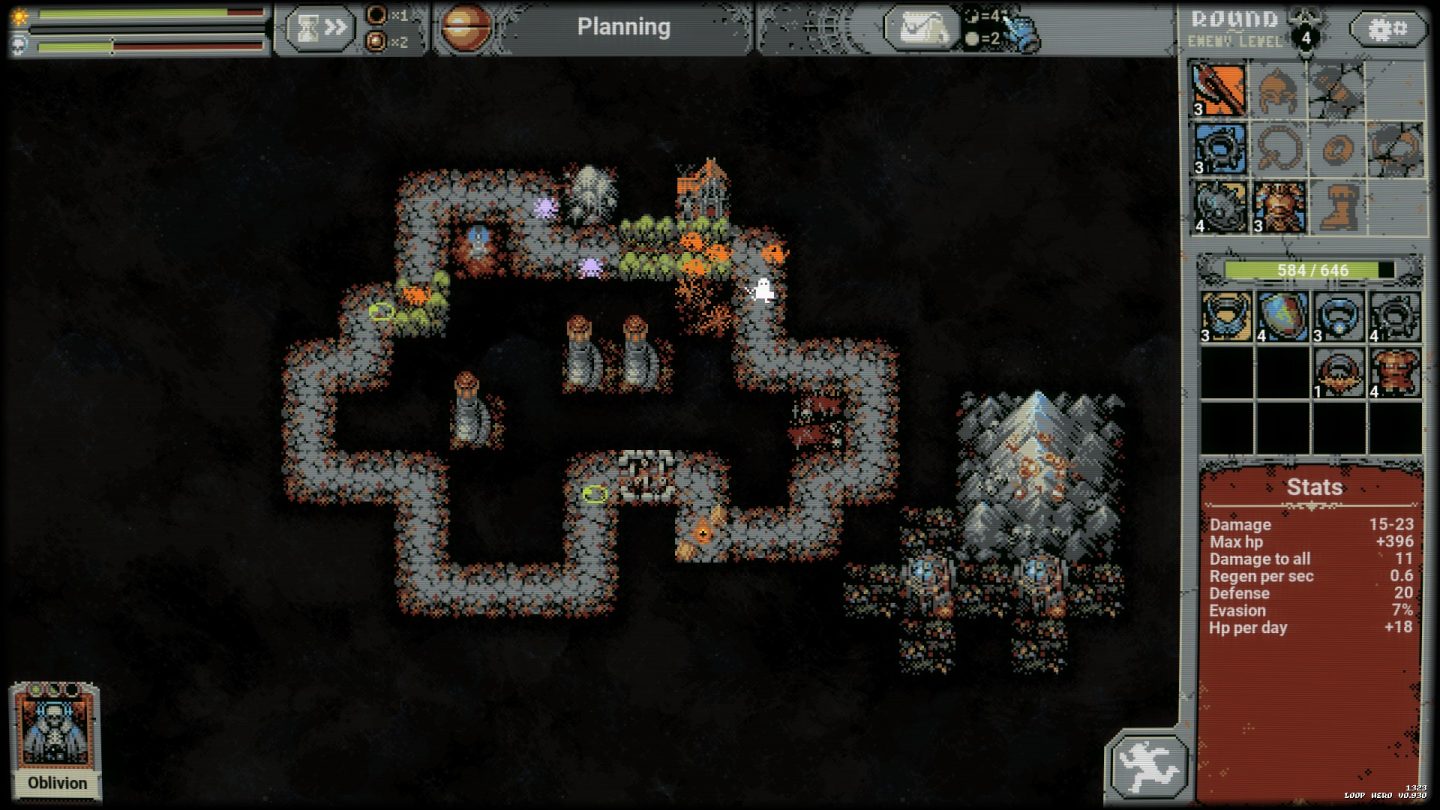Screen dimensions: 1440x810
Task: Click the running man retreat button
Action: [x=1148, y=768]
